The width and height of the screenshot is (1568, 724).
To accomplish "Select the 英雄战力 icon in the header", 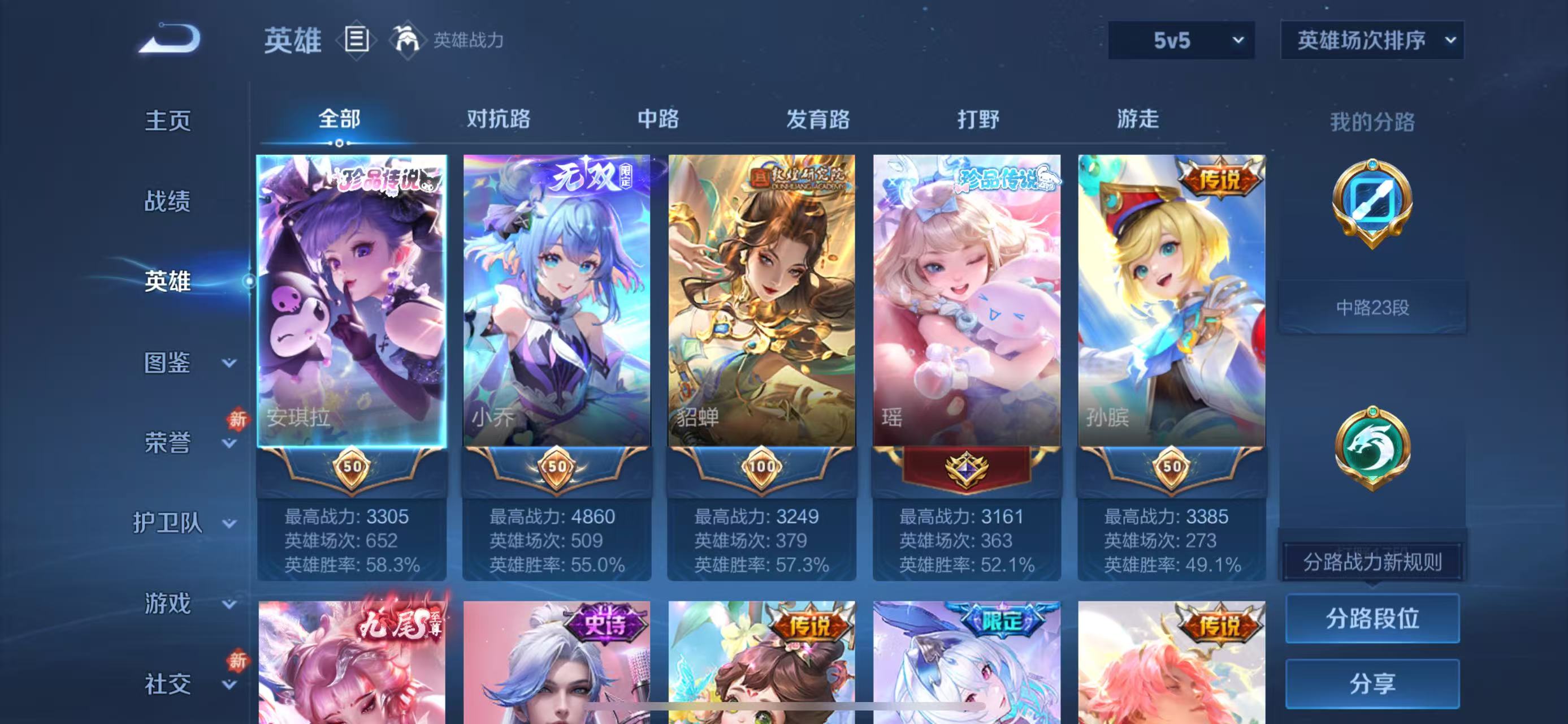I will point(408,41).
